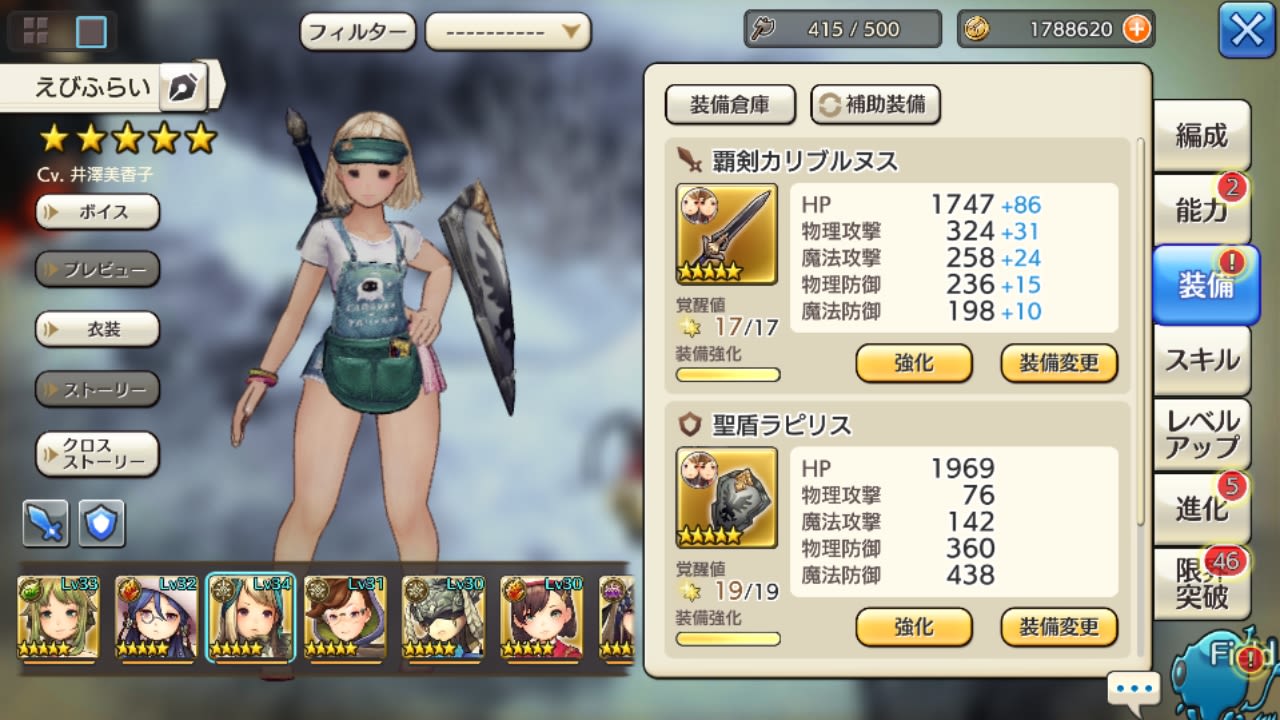Switch to 補助装備 auxiliary equipment

[875, 104]
